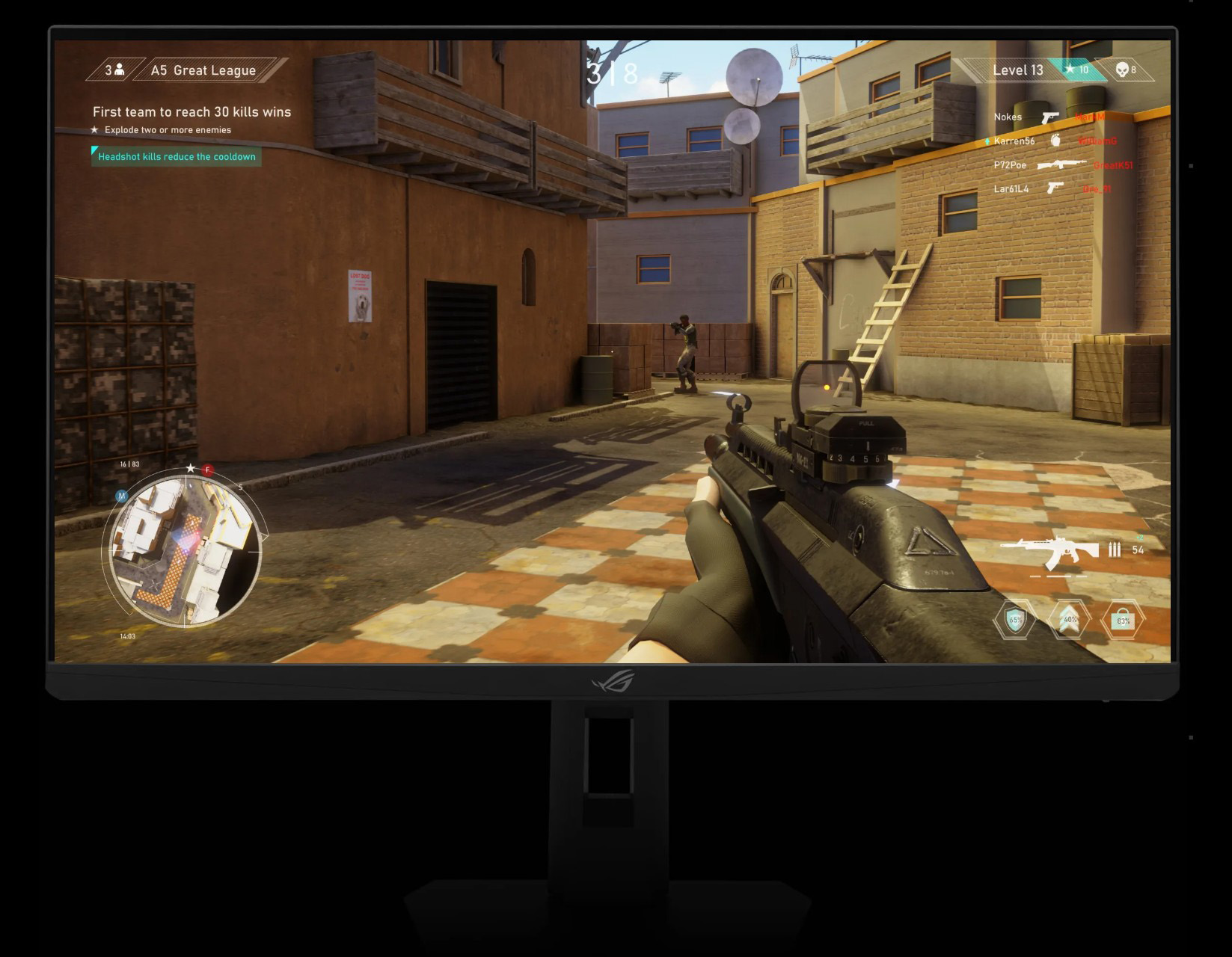Click the grenade icon beside Karren56
Image resolution: width=1232 pixels, height=957 pixels.
pos(1055,141)
